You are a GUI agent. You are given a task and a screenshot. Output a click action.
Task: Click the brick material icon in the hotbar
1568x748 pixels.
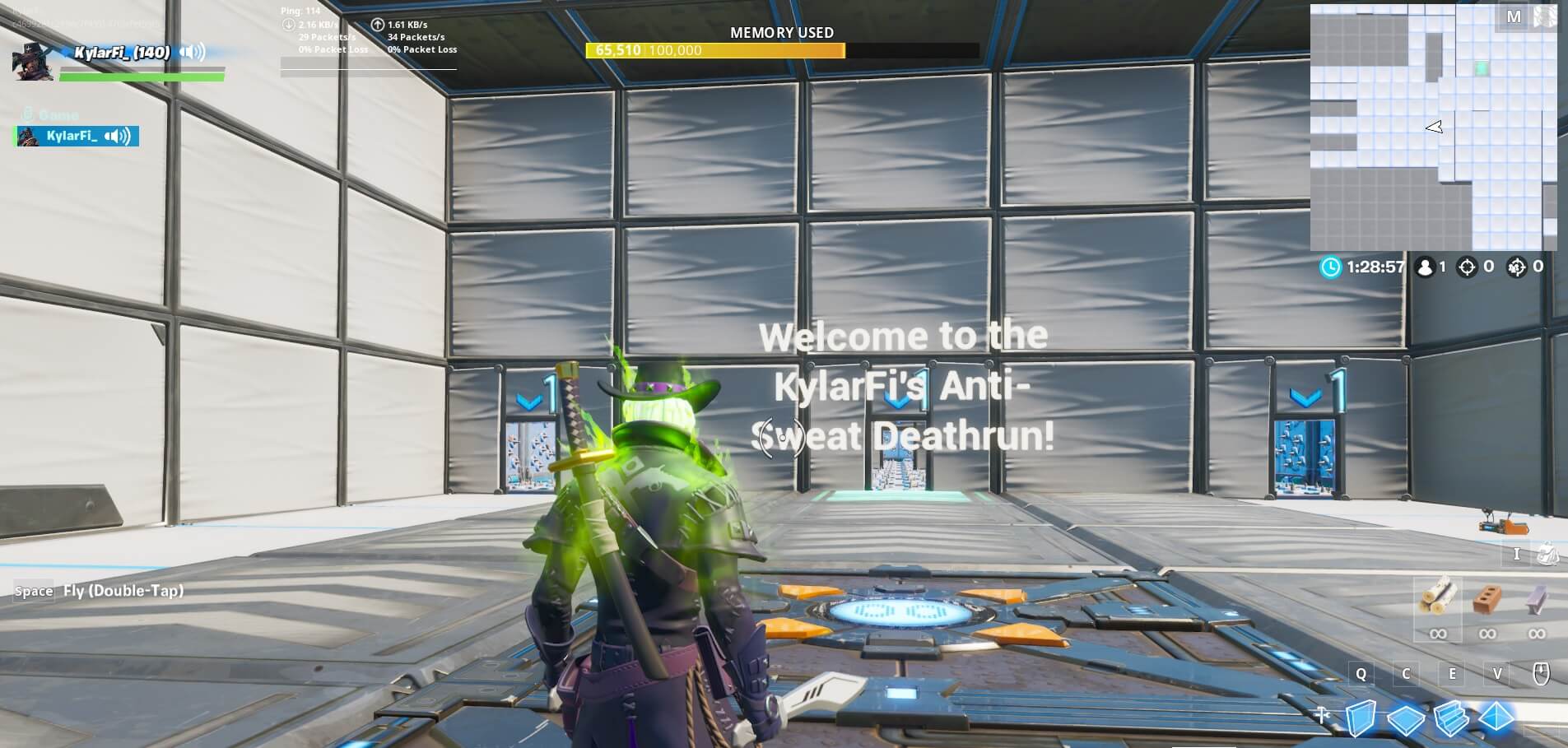(1487, 598)
